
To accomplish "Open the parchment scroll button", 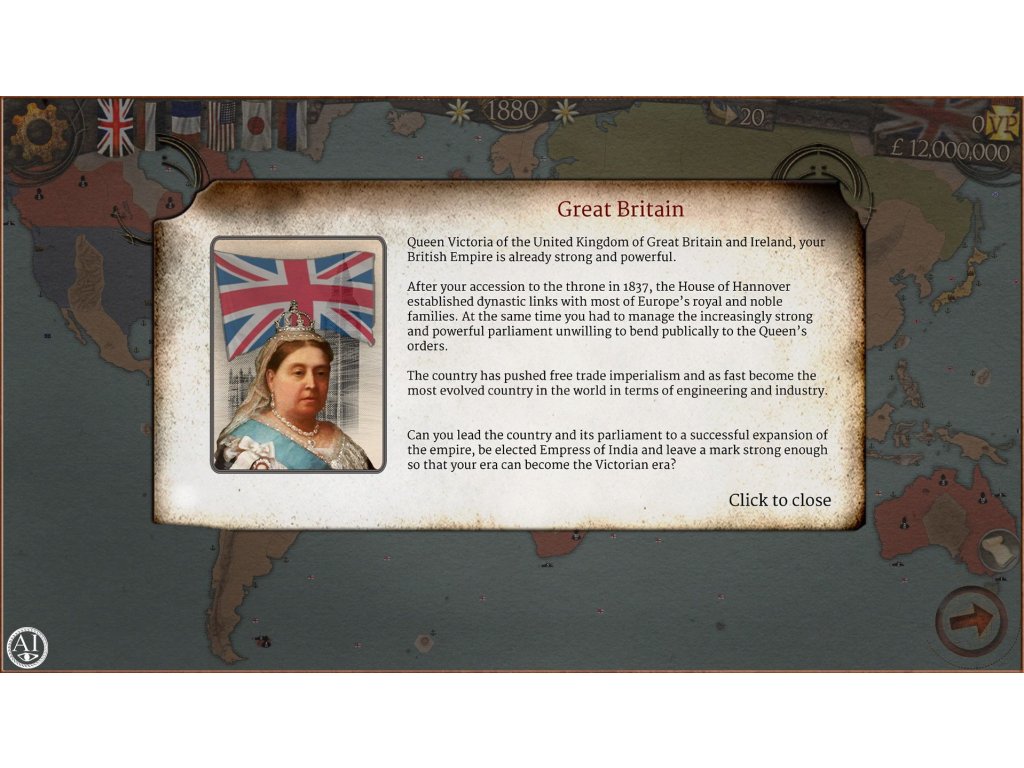I will [996, 549].
